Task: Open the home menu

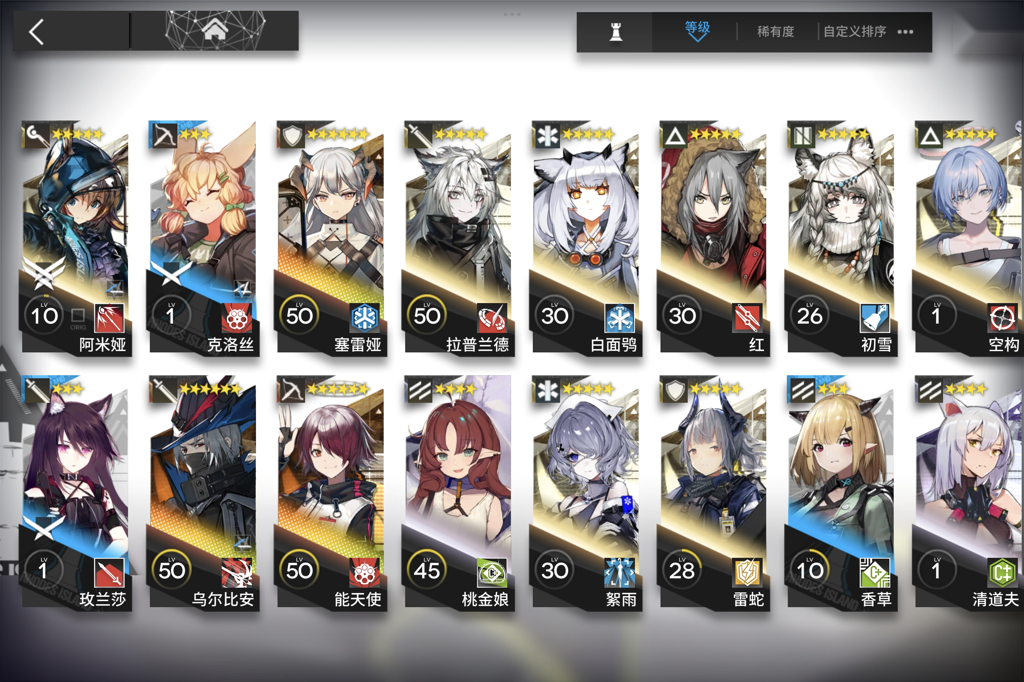Action: pos(214,31)
